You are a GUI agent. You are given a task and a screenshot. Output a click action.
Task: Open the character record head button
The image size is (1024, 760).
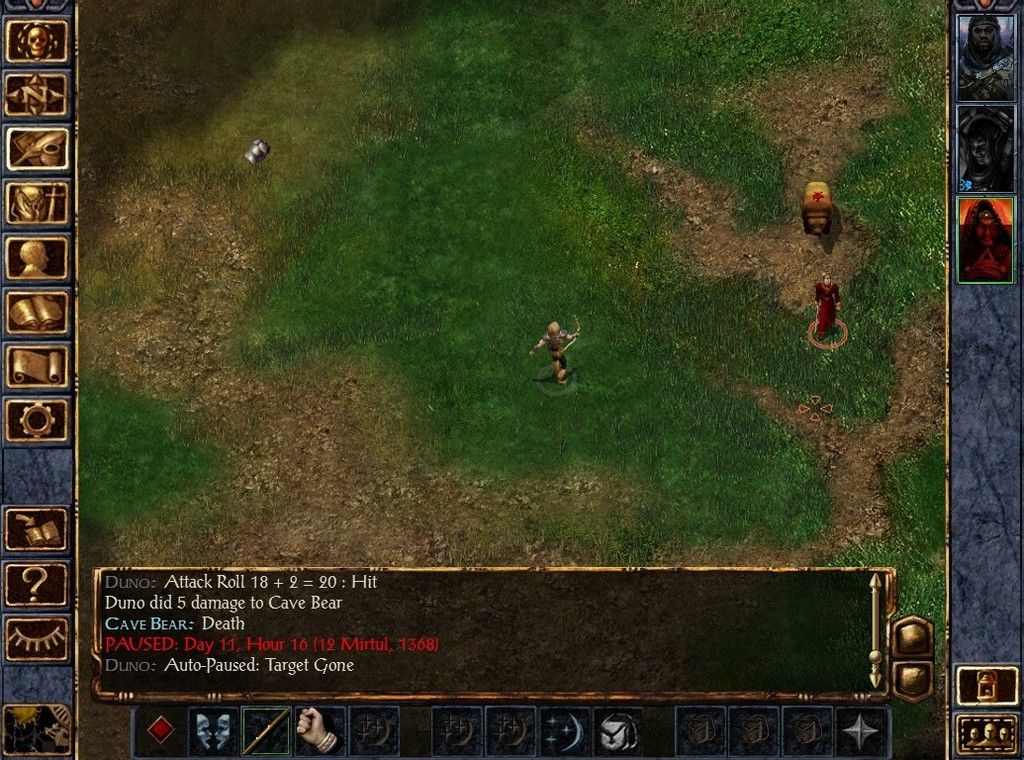[37, 257]
